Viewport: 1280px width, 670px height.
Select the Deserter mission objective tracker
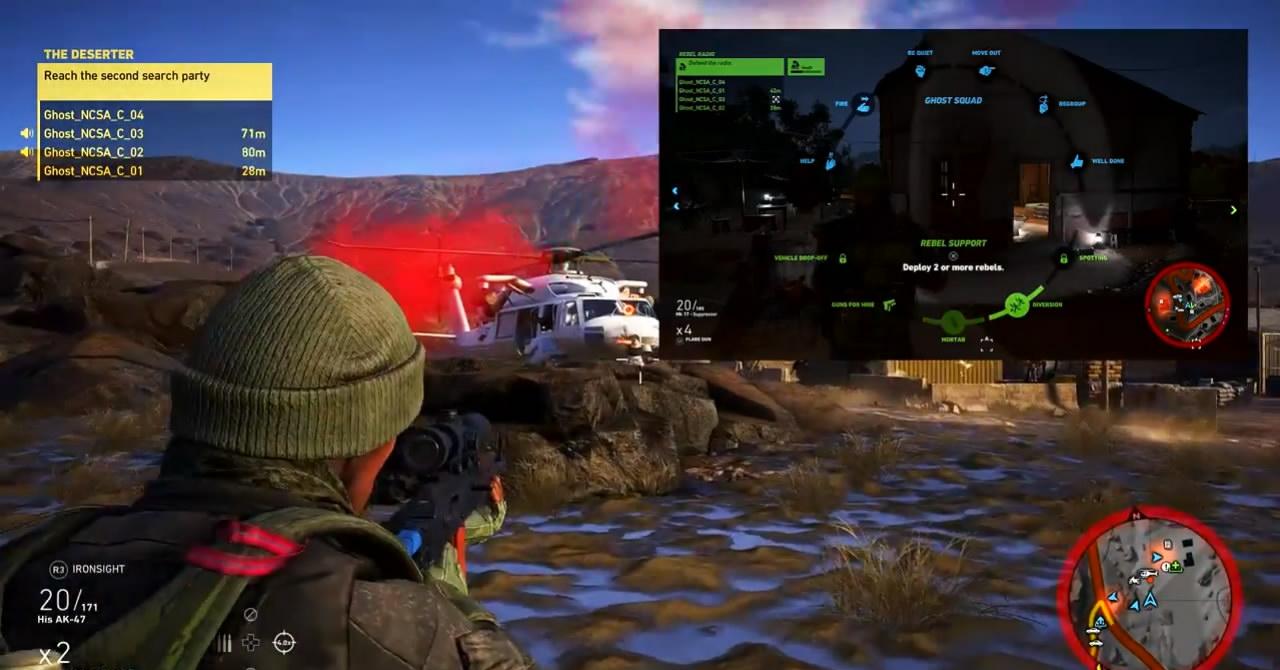click(156, 76)
